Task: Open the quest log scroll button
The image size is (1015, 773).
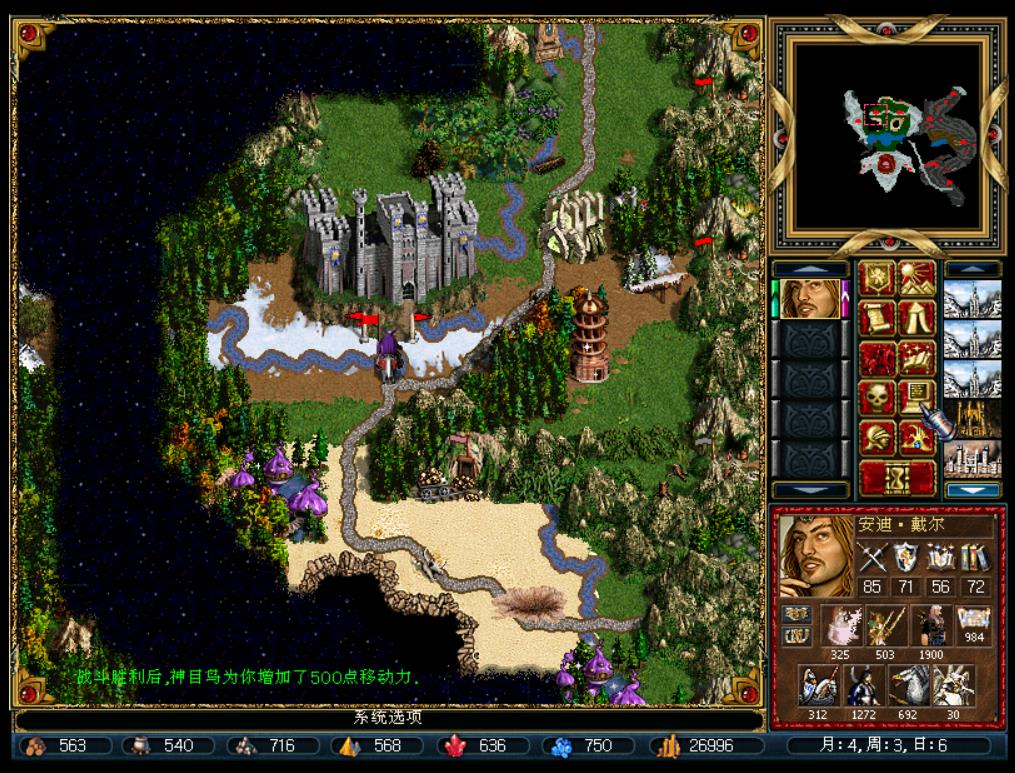Action: tap(877, 318)
